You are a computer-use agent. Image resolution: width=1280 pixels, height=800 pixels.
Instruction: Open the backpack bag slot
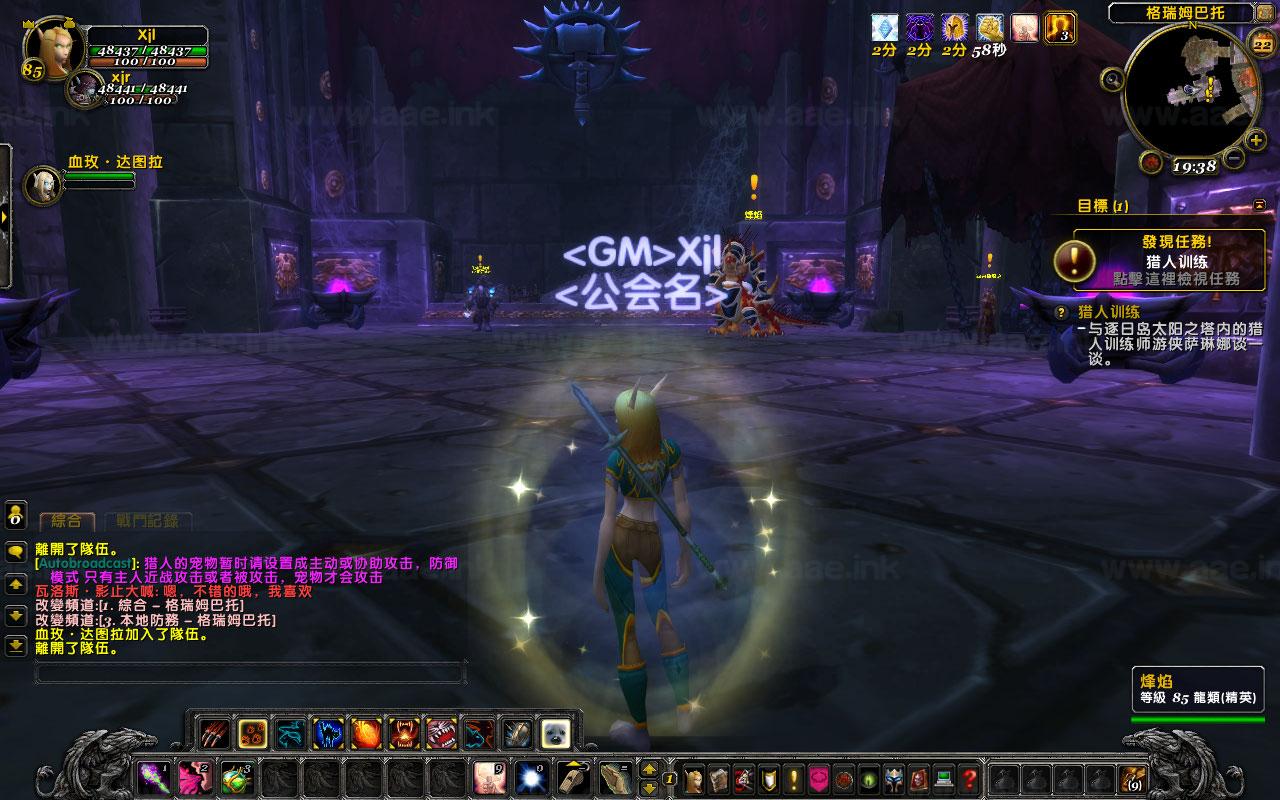point(1133,777)
